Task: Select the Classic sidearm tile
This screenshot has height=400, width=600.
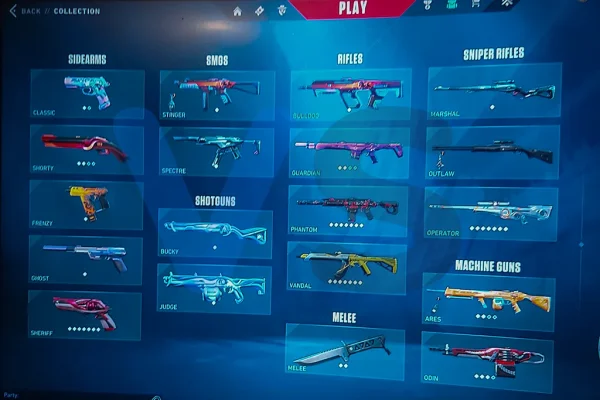Action: tap(87, 94)
